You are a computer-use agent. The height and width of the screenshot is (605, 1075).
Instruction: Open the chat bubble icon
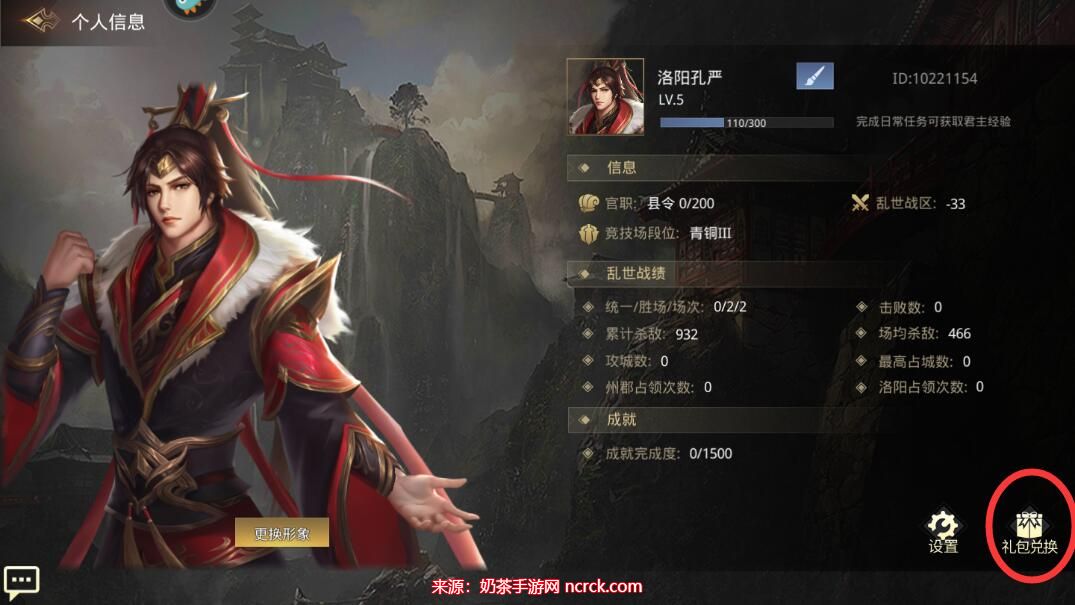[21, 580]
